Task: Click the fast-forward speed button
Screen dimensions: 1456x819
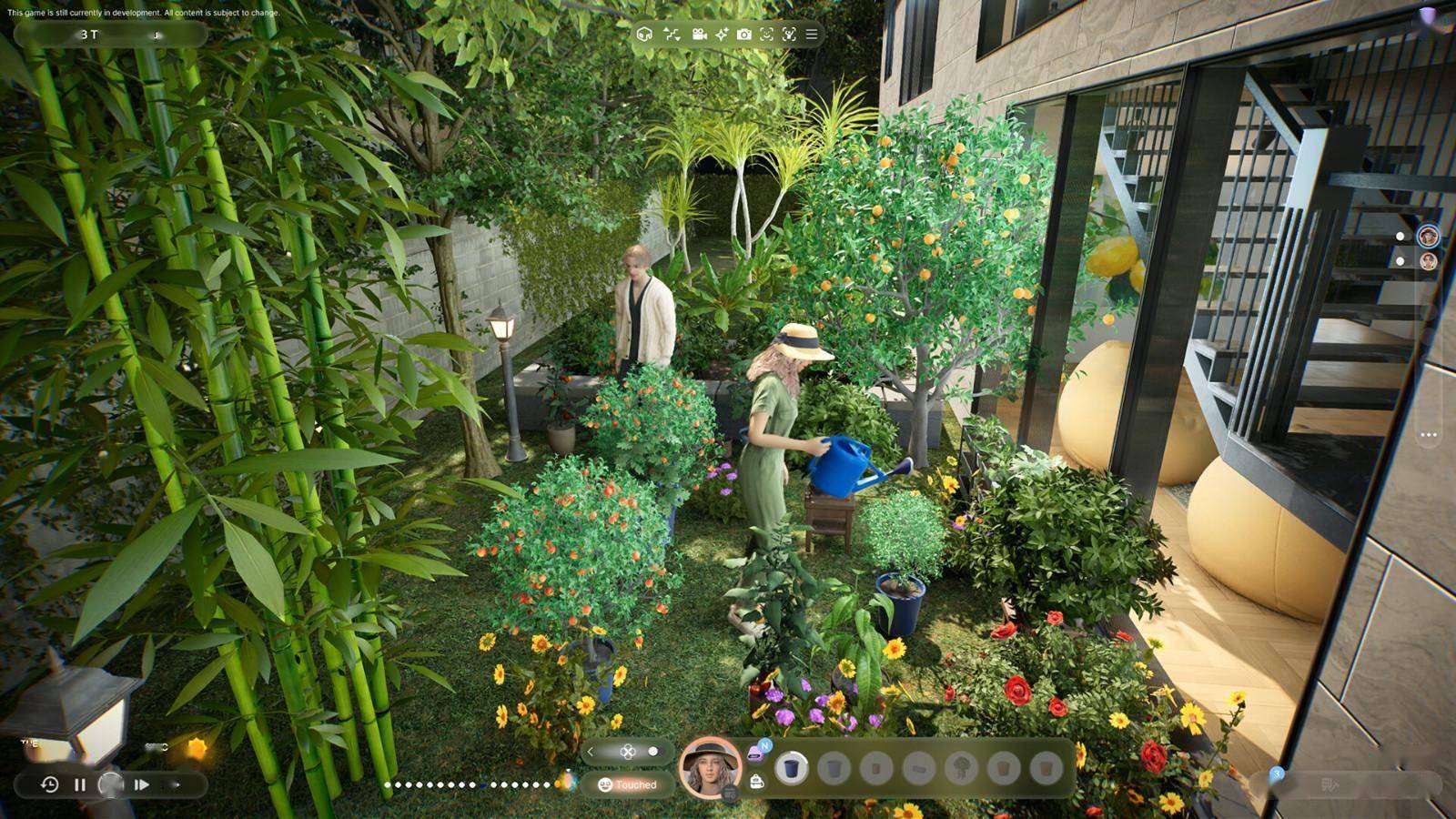Action: point(142,784)
